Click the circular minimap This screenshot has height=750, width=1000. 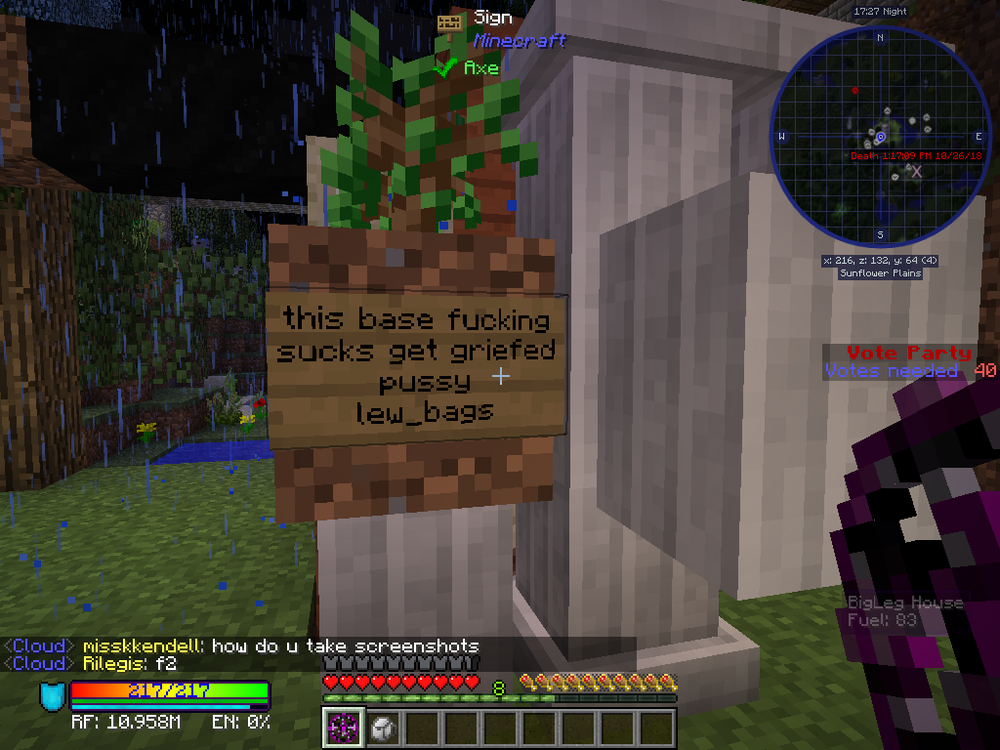click(x=880, y=135)
